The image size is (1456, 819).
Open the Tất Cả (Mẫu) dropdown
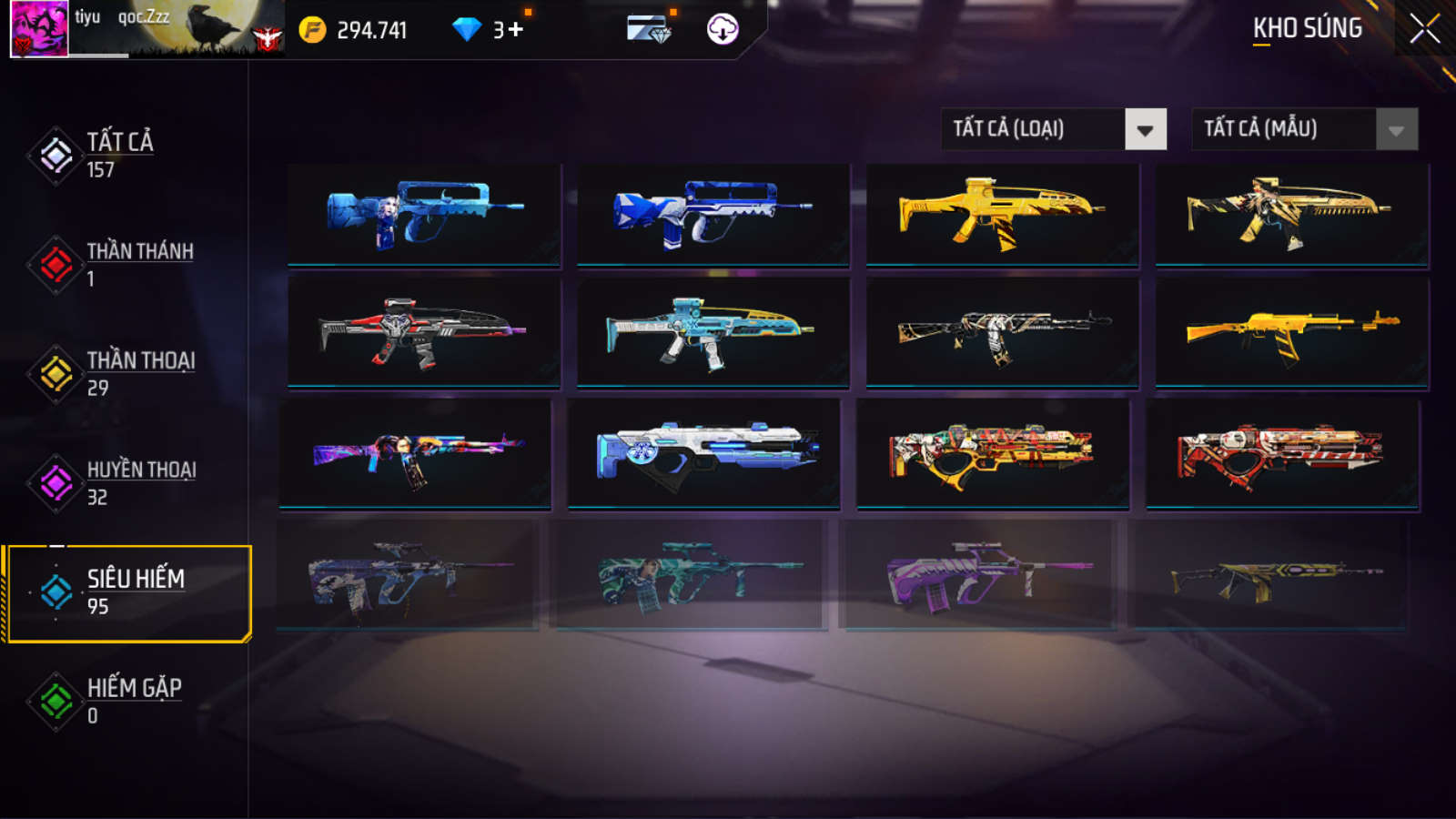pyautogui.click(x=1304, y=129)
